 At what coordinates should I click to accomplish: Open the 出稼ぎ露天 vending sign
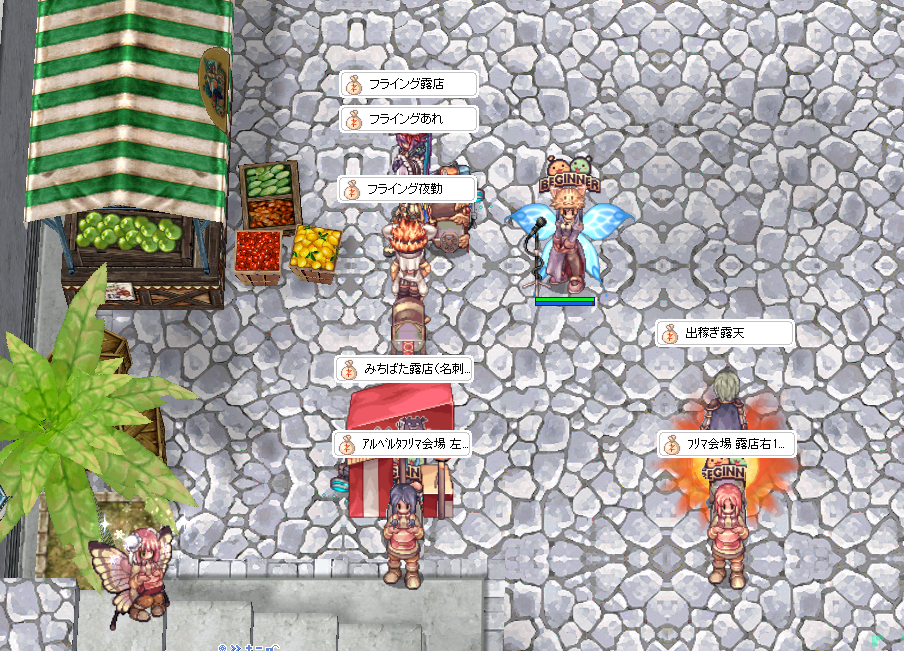coord(725,334)
